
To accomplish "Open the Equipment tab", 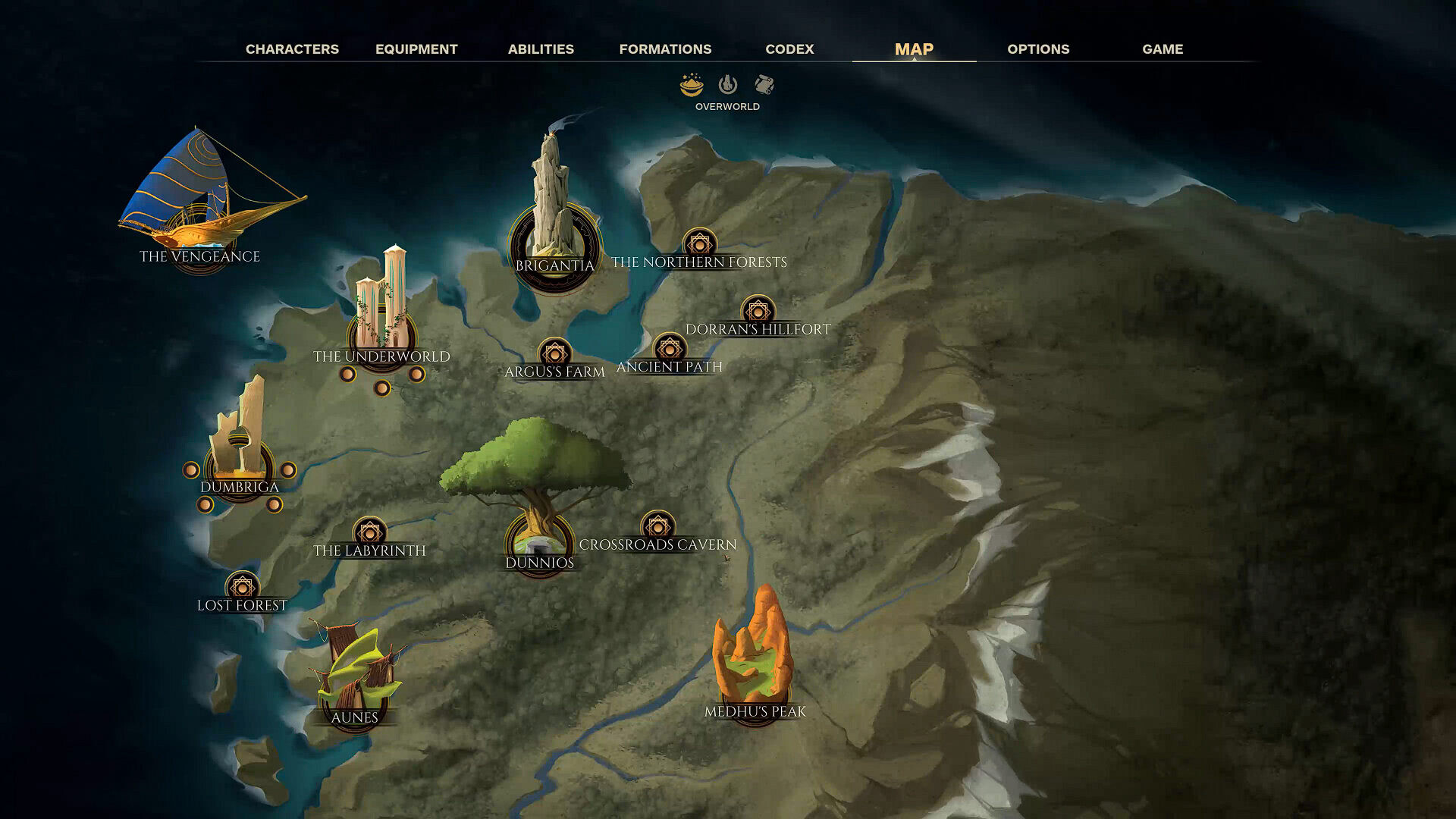I will click(x=416, y=49).
